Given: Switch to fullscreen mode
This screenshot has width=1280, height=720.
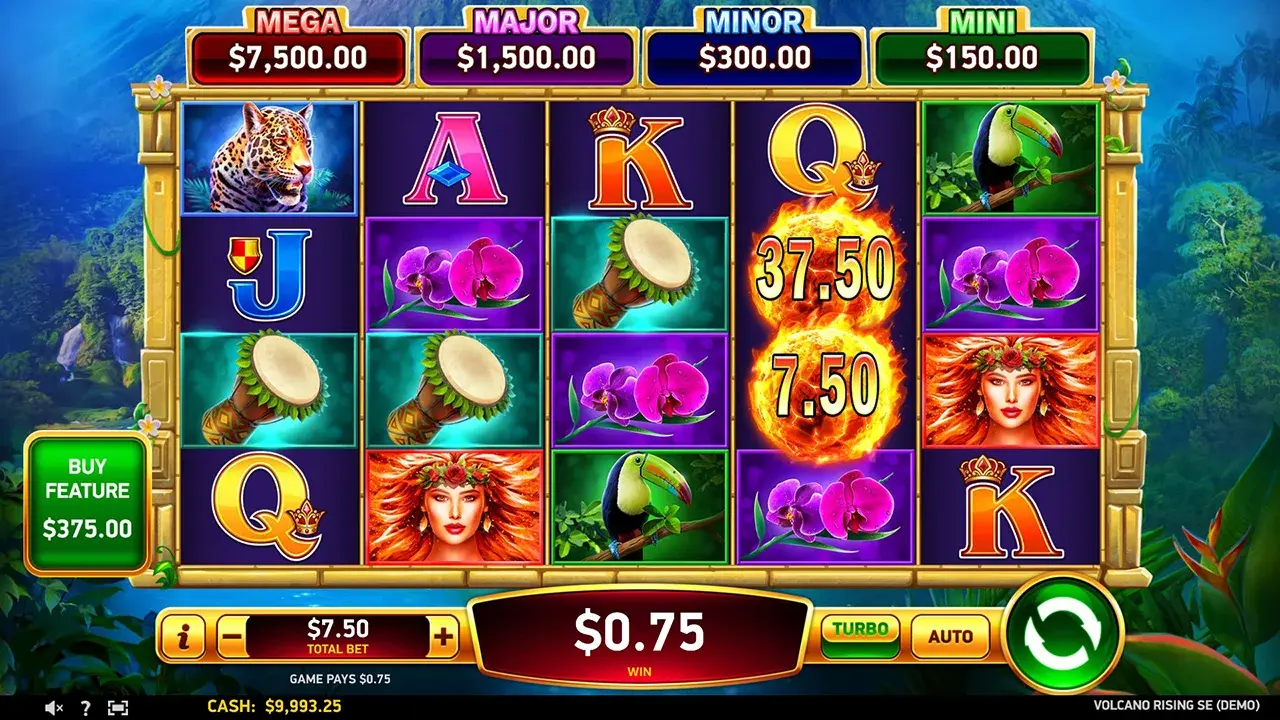Looking at the screenshot, I should click(118, 707).
